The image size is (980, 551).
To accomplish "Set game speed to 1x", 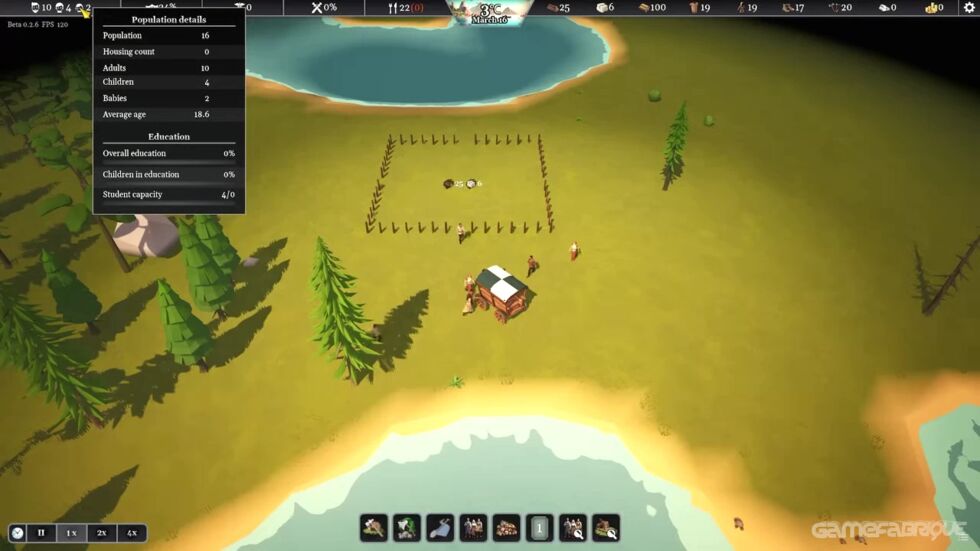I will [71, 533].
